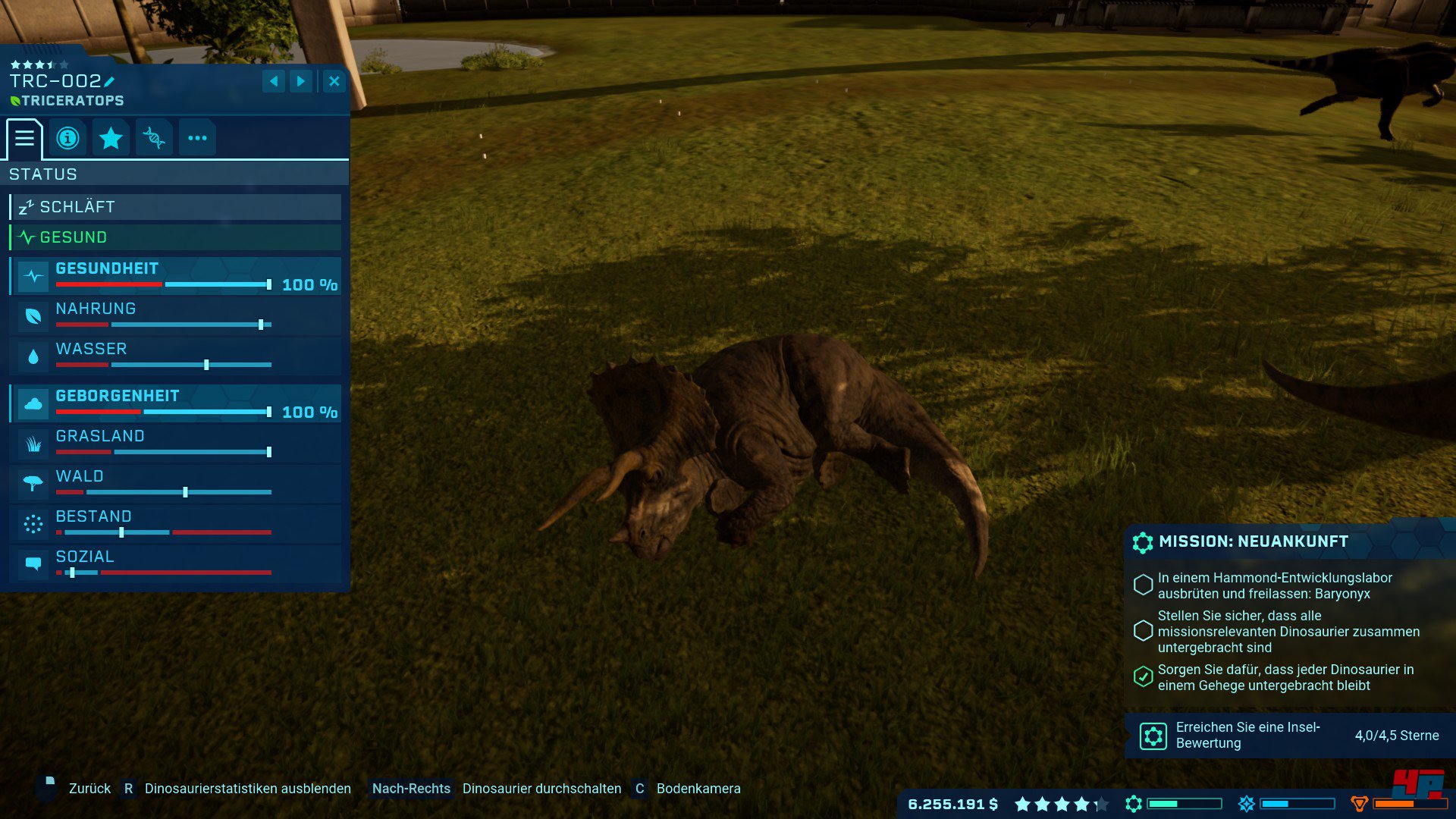Screen dimensions: 1456x819
Task: Open the three-dots more options tab
Action: click(197, 138)
